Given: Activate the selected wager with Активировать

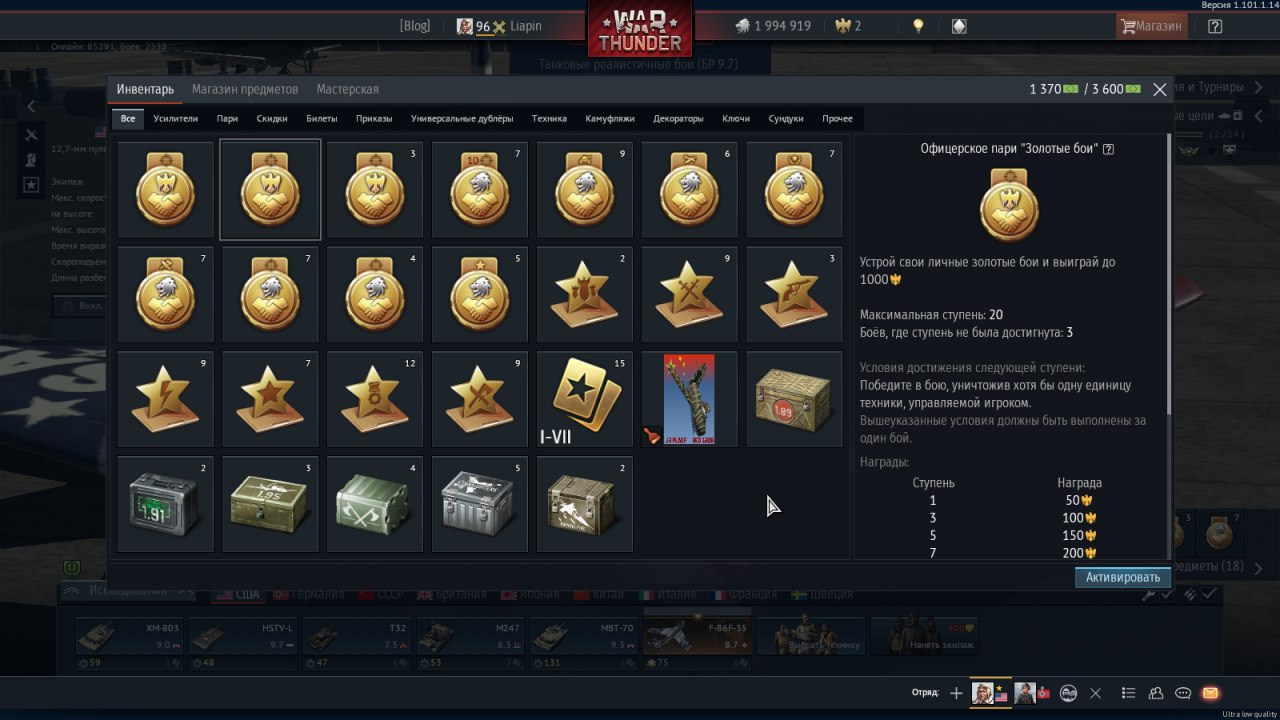Looking at the screenshot, I should (x=1122, y=577).
